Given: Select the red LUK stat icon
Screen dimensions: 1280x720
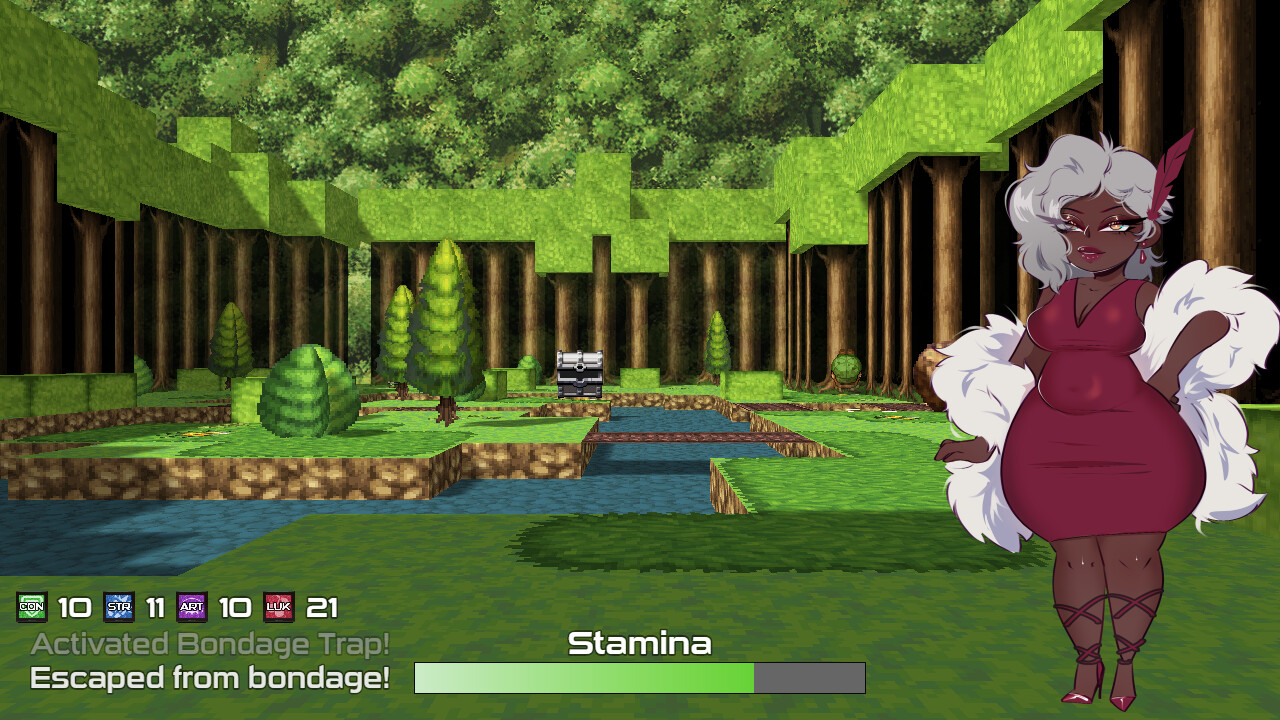Looking at the screenshot, I should click(x=278, y=607).
